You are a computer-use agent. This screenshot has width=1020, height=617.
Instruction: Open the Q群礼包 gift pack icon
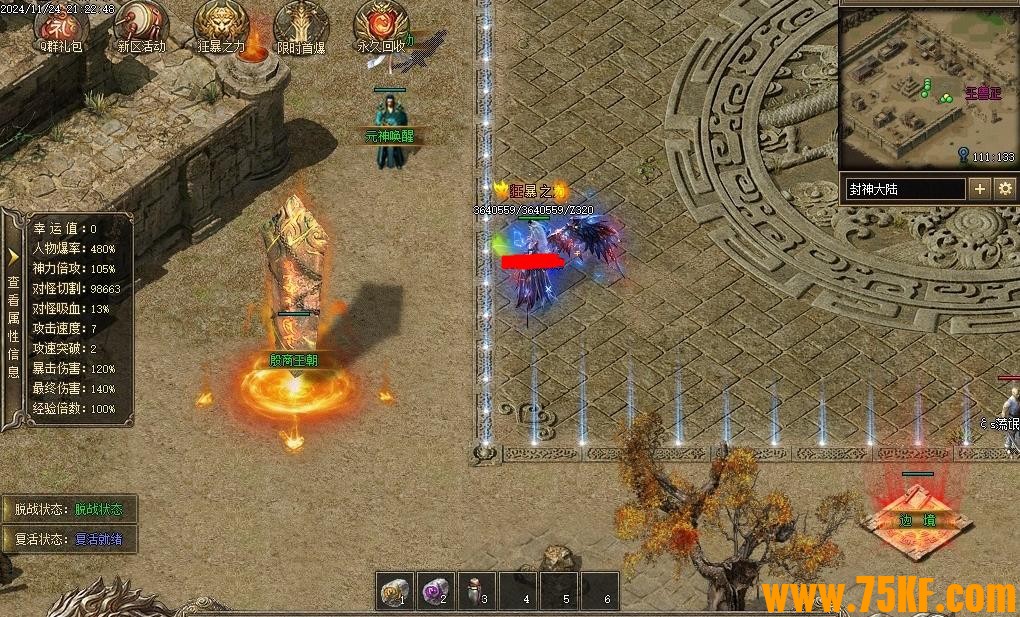62,25
